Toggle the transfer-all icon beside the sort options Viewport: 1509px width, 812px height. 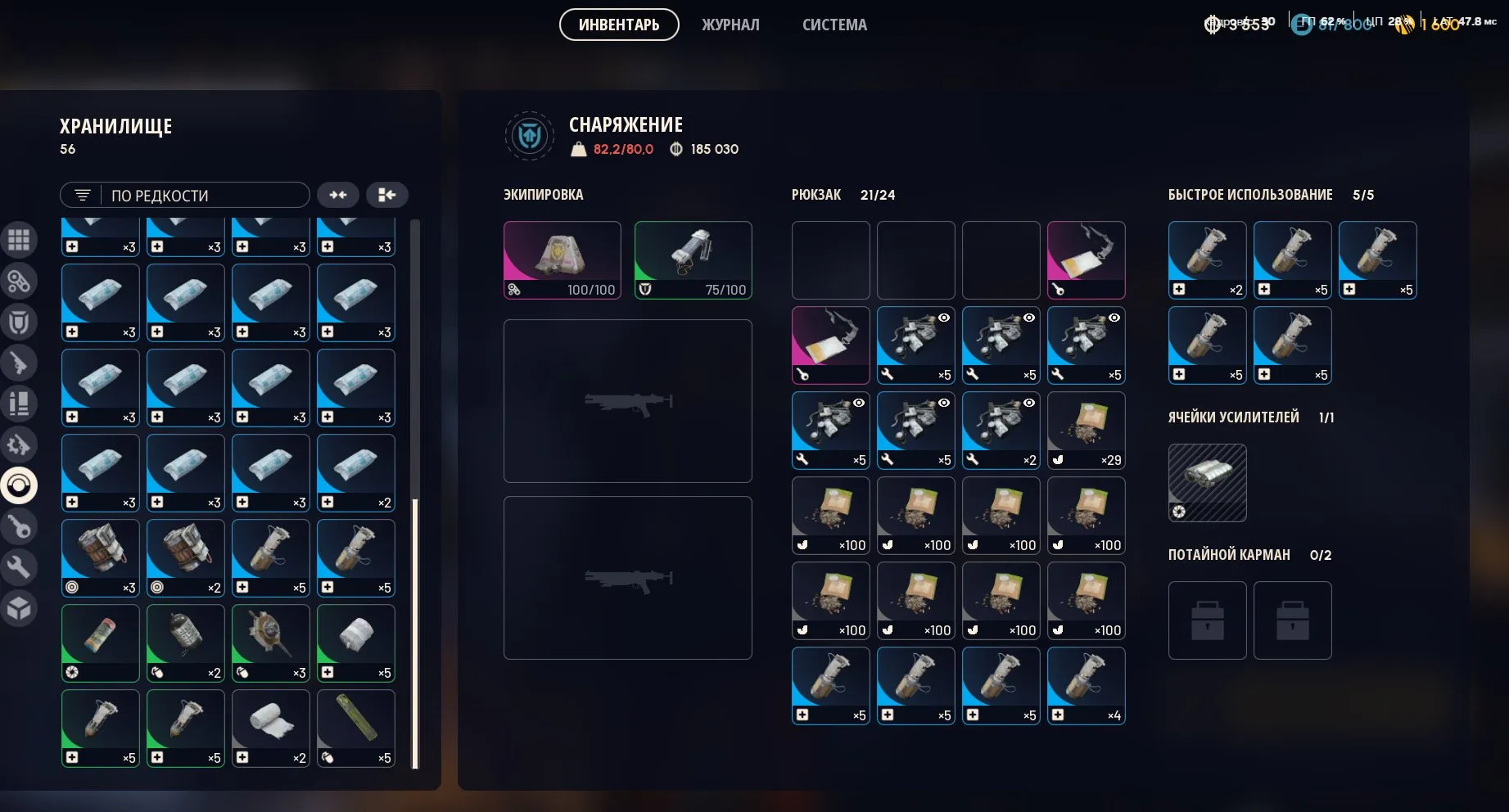click(x=386, y=195)
